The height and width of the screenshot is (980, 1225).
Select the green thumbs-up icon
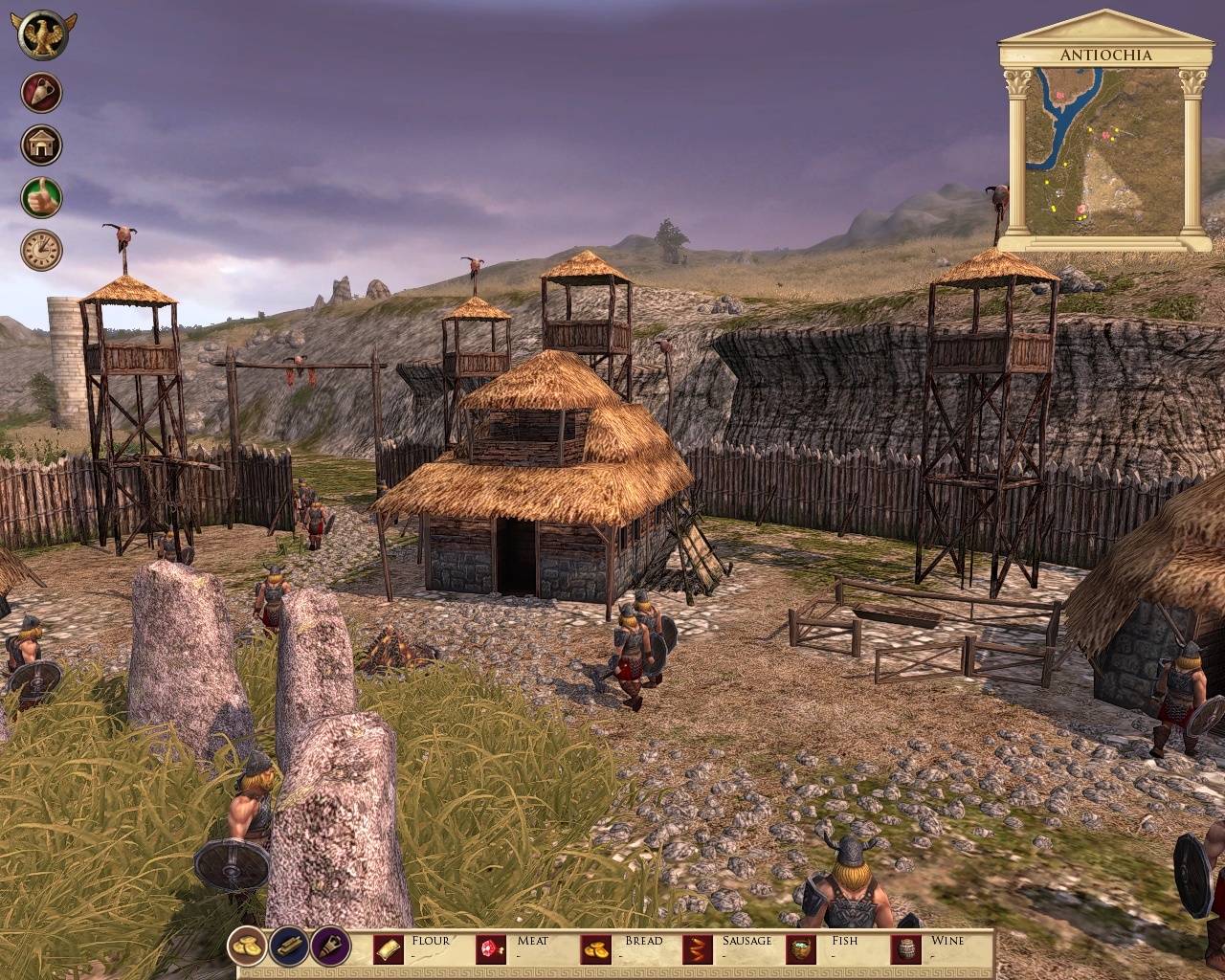(x=42, y=197)
